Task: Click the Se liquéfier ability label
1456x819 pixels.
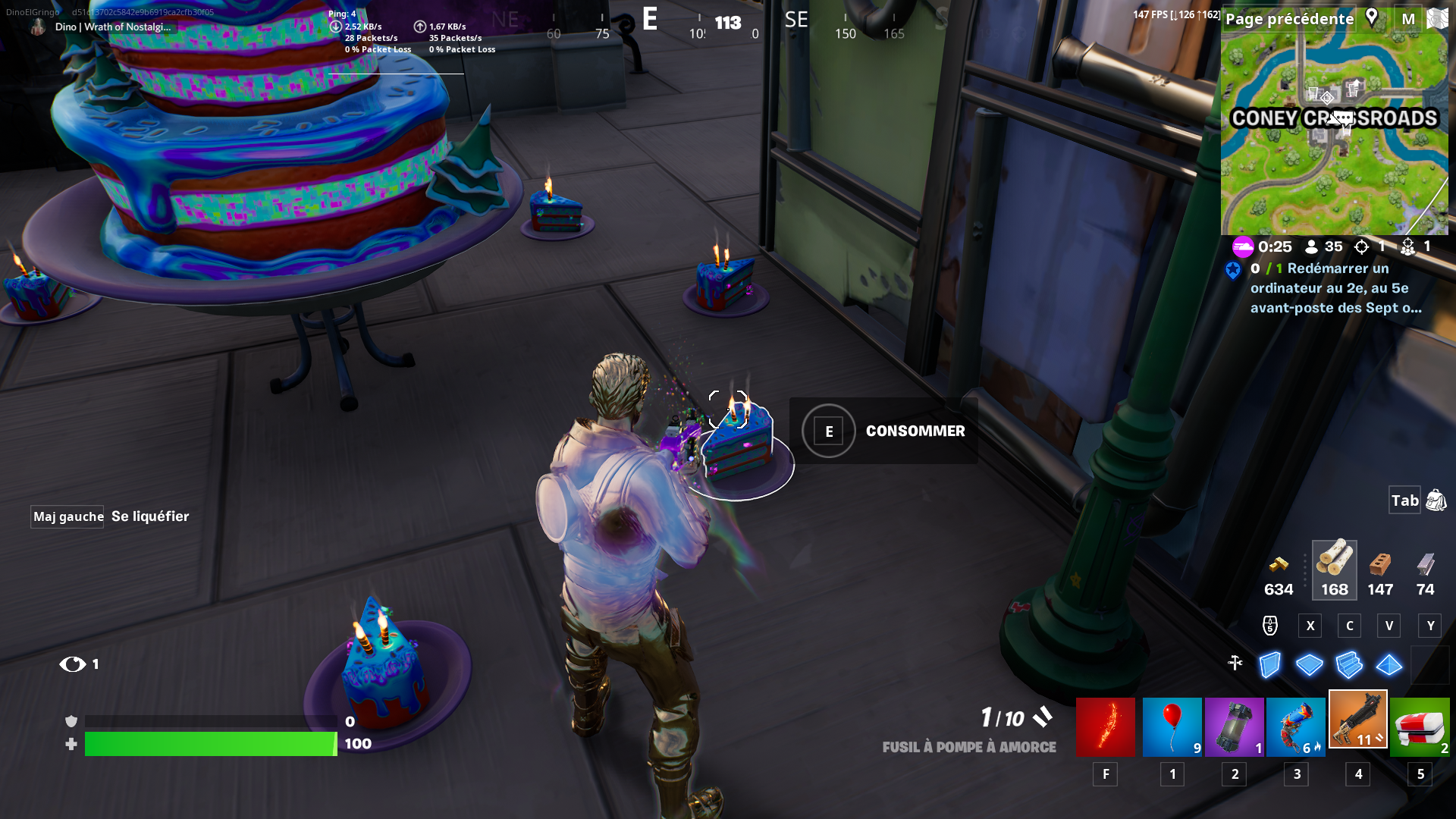Action: tap(150, 516)
